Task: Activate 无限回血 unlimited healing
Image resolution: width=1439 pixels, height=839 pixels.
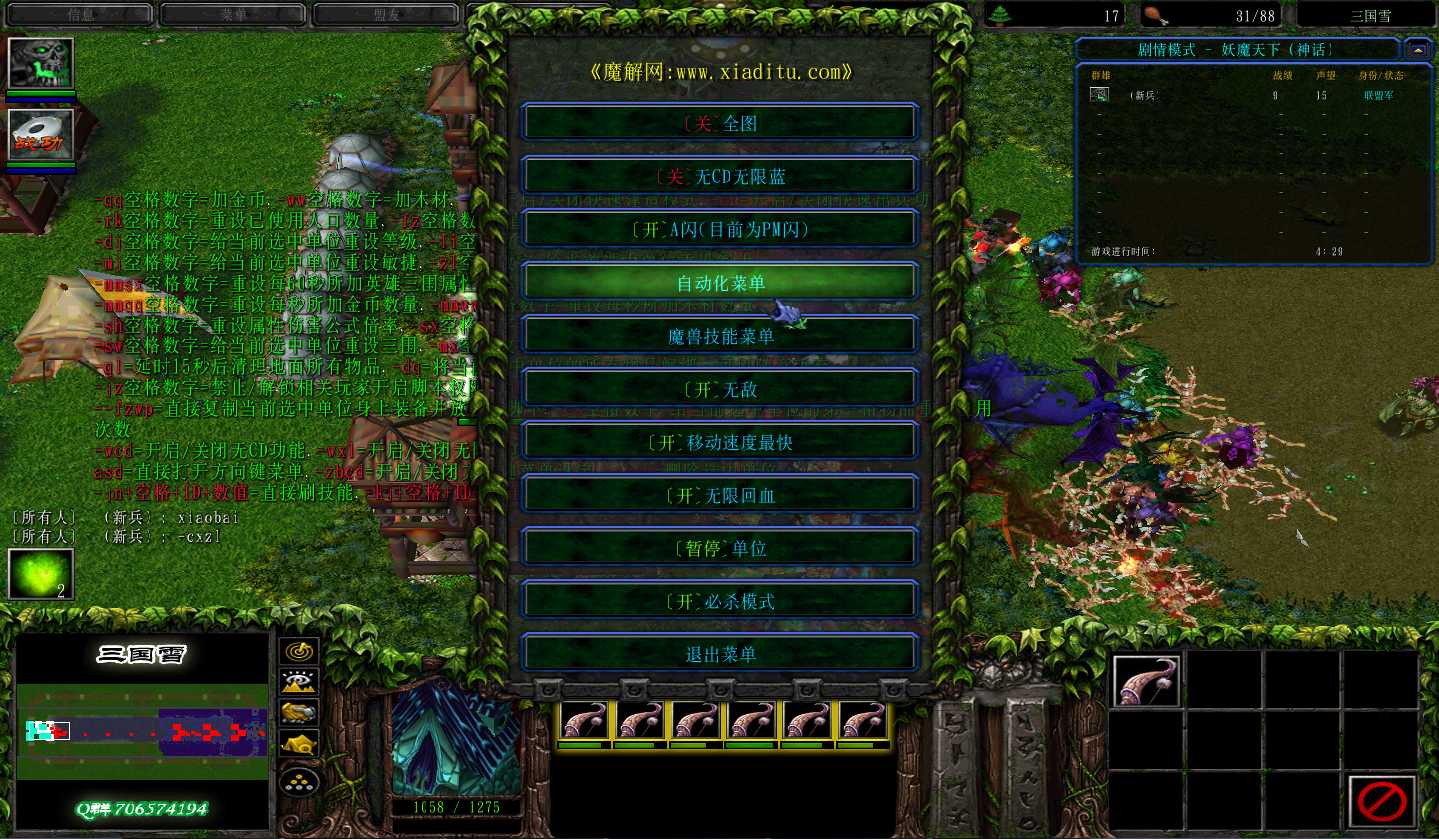Action: coord(719,495)
